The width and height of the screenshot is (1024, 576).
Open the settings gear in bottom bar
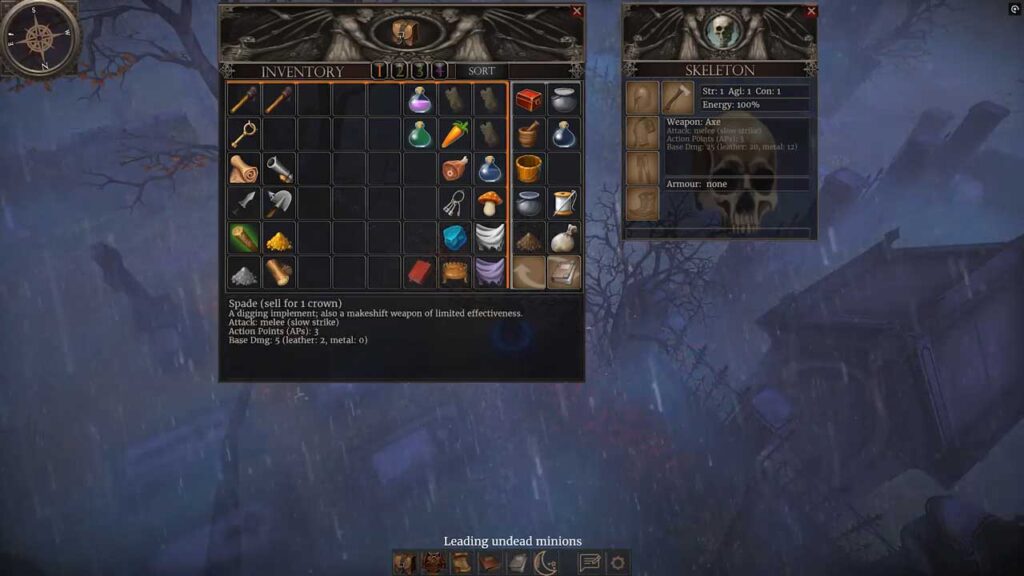[618, 563]
